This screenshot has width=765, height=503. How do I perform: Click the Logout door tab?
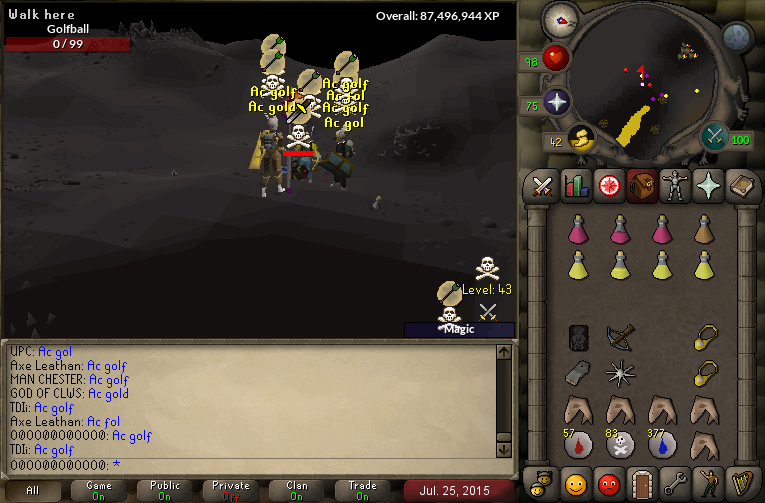pos(640,483)
